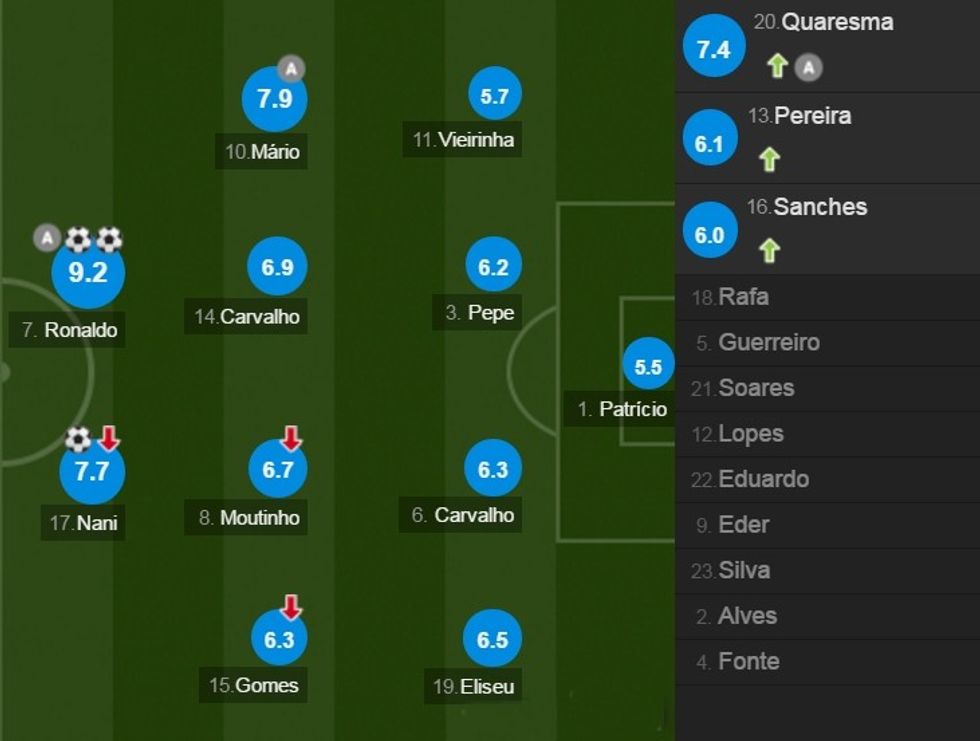Image resolution: width=980 pixels, height=741 pixels.
Task: Click Nani's 7.7 rating bubble
Action: [92, 470]
